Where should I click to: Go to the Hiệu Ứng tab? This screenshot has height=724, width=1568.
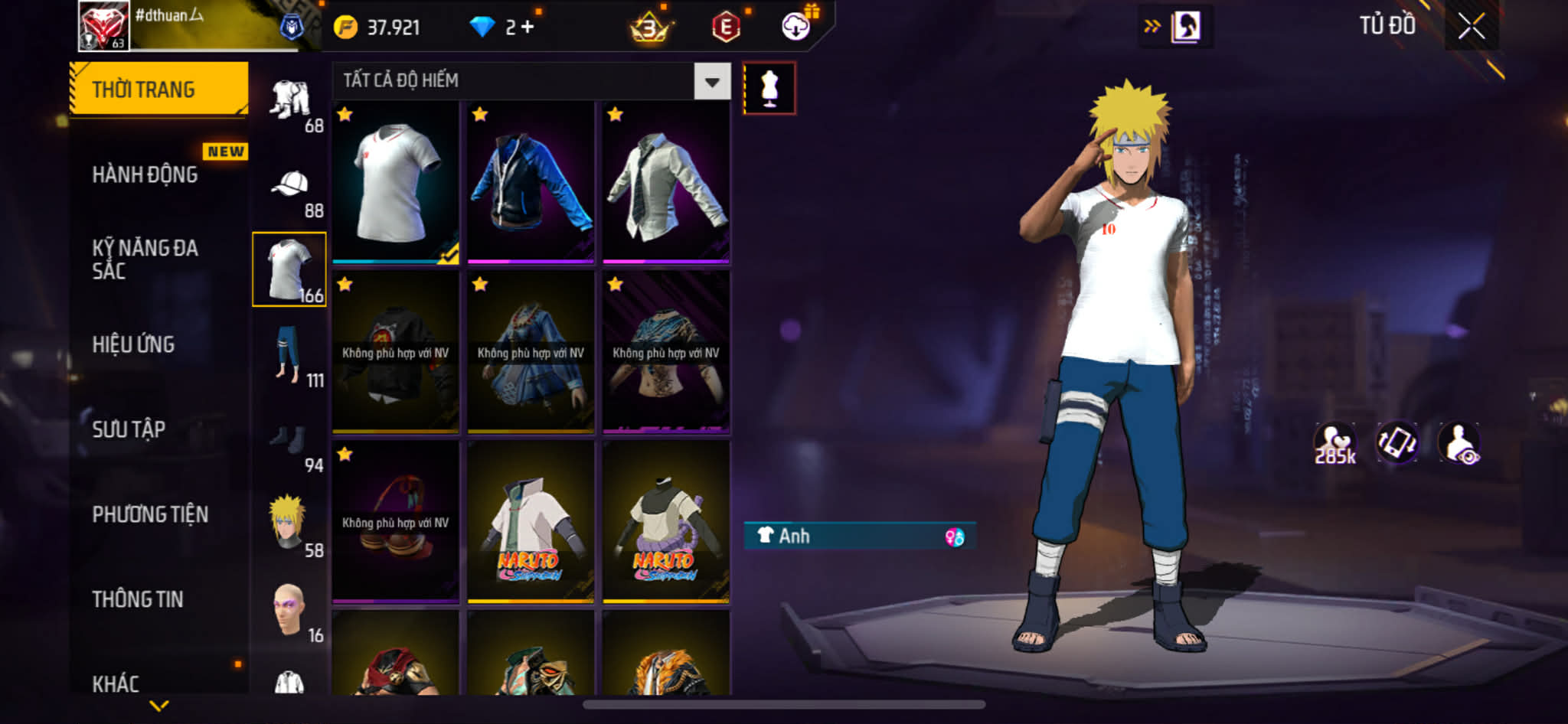click(x=134, y=344)
